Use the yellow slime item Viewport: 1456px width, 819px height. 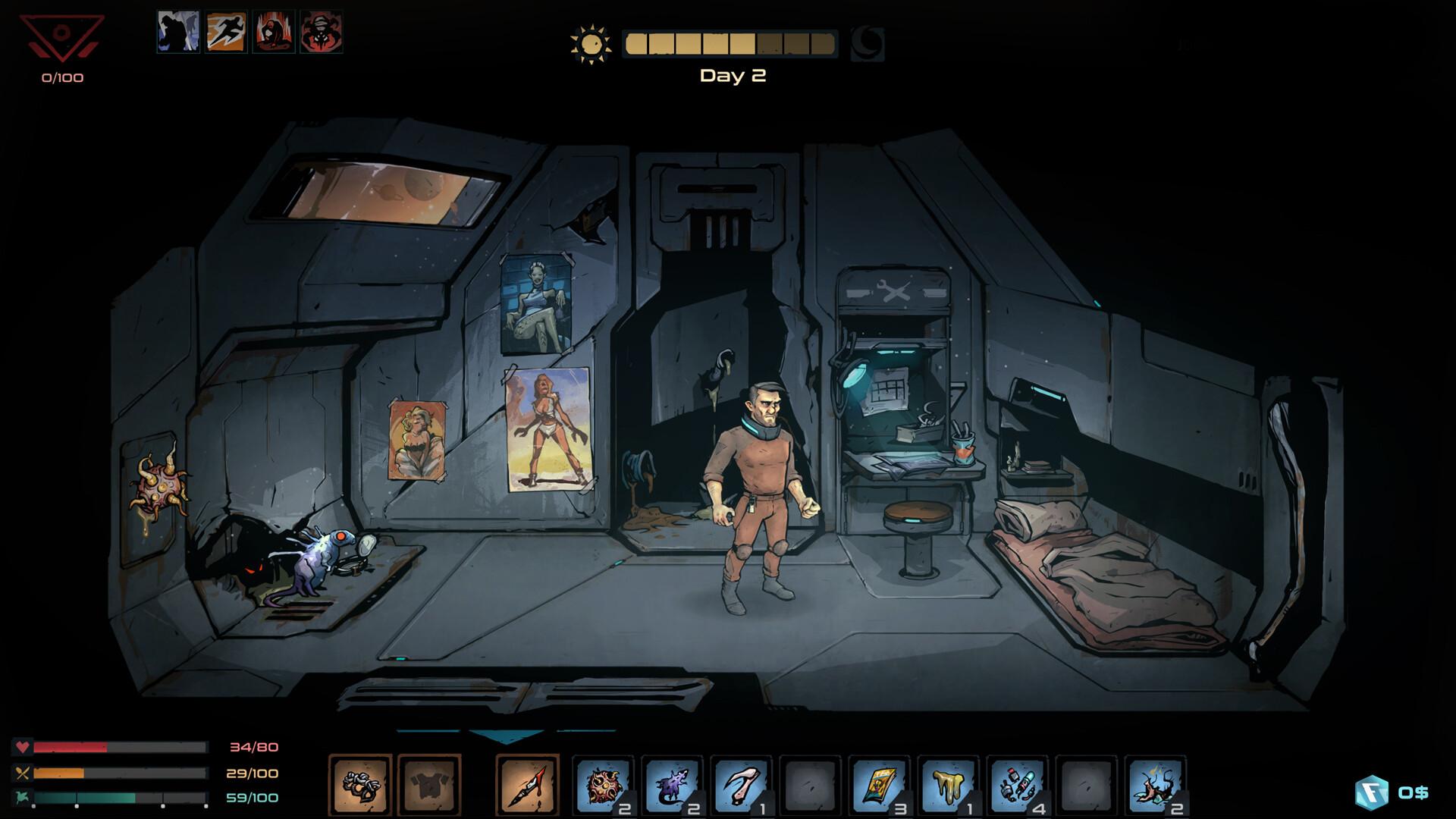click(949, 786)
